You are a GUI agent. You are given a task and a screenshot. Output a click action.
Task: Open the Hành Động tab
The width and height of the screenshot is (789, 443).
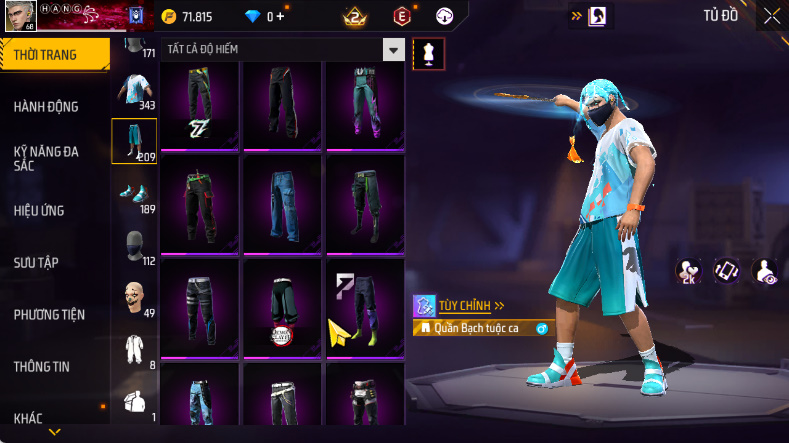coord(46,107)
